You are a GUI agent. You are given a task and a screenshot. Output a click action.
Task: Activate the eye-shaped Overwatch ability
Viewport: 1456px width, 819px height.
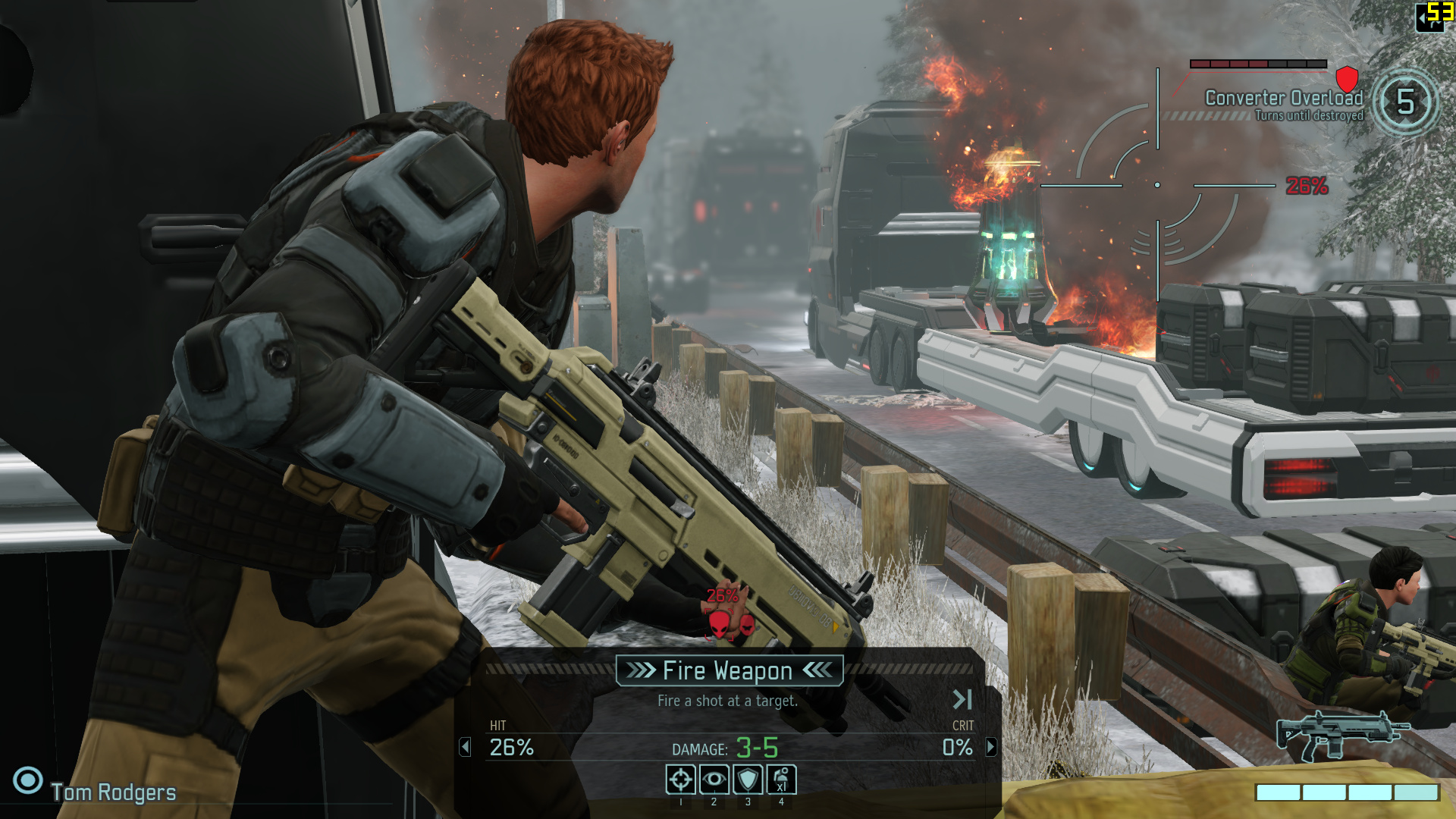(714, 780)
